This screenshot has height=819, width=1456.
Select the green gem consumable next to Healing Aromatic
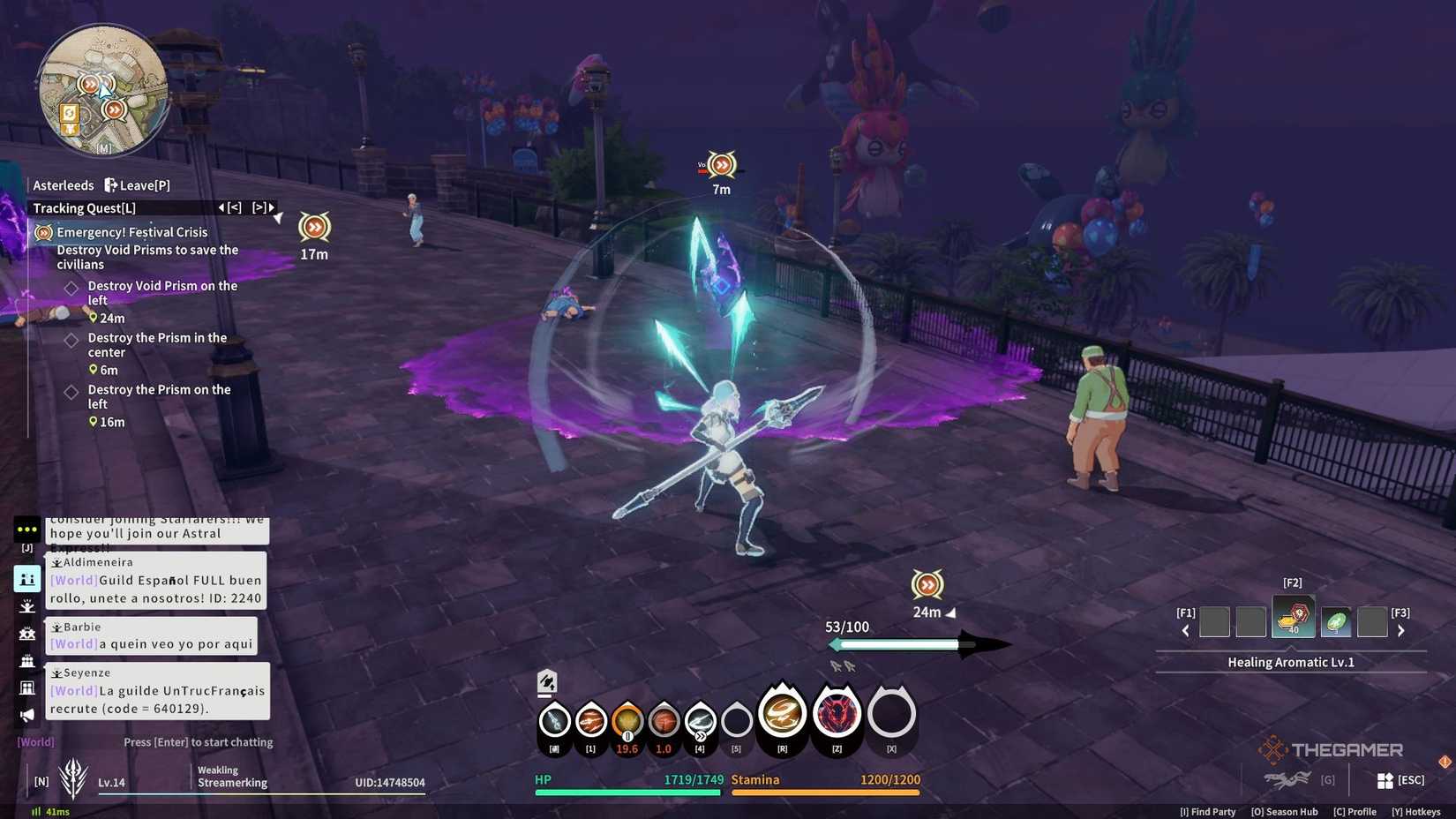[x=1336, y=620]
